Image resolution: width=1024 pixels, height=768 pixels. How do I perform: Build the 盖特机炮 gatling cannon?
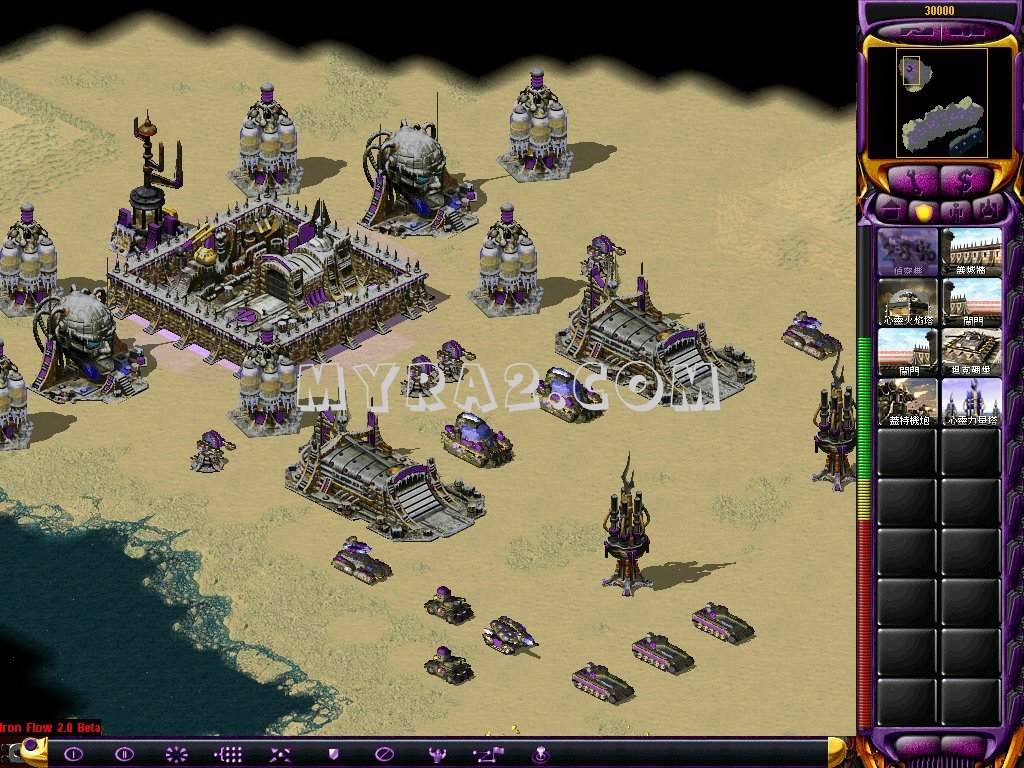click(x=907, y=402)
